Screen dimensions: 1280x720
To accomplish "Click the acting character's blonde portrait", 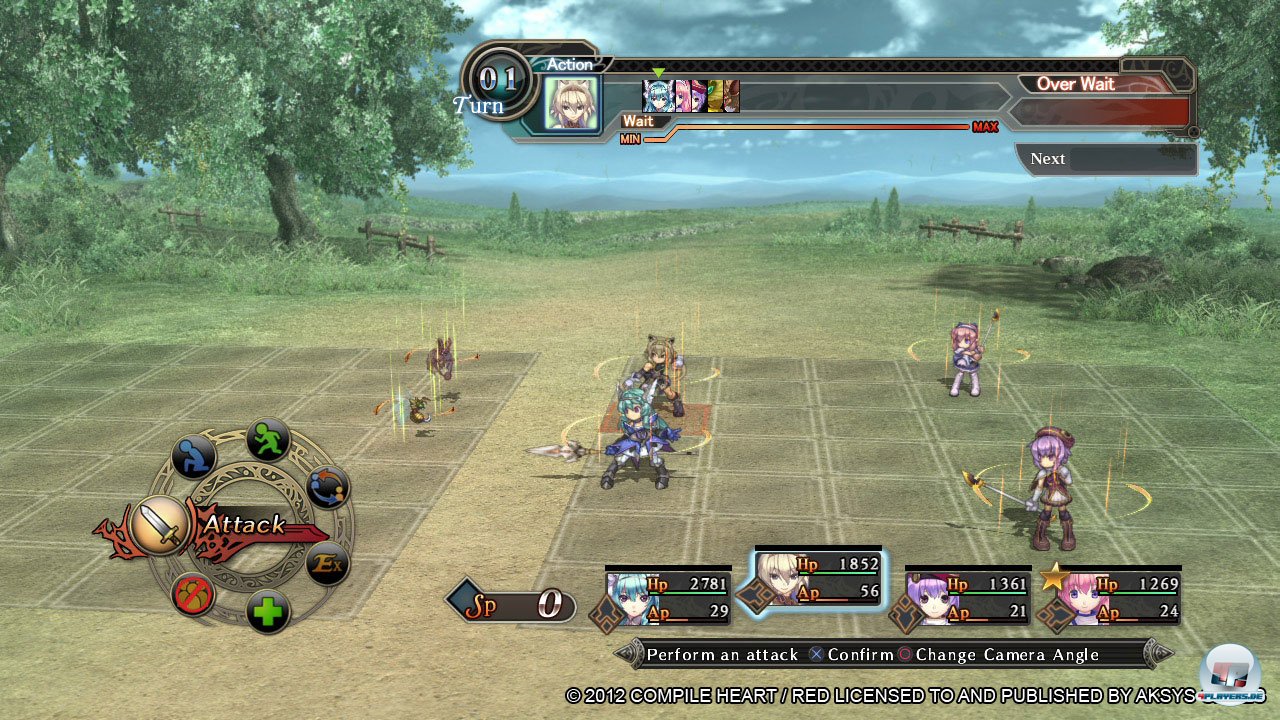I will click(x=571, y=103).
